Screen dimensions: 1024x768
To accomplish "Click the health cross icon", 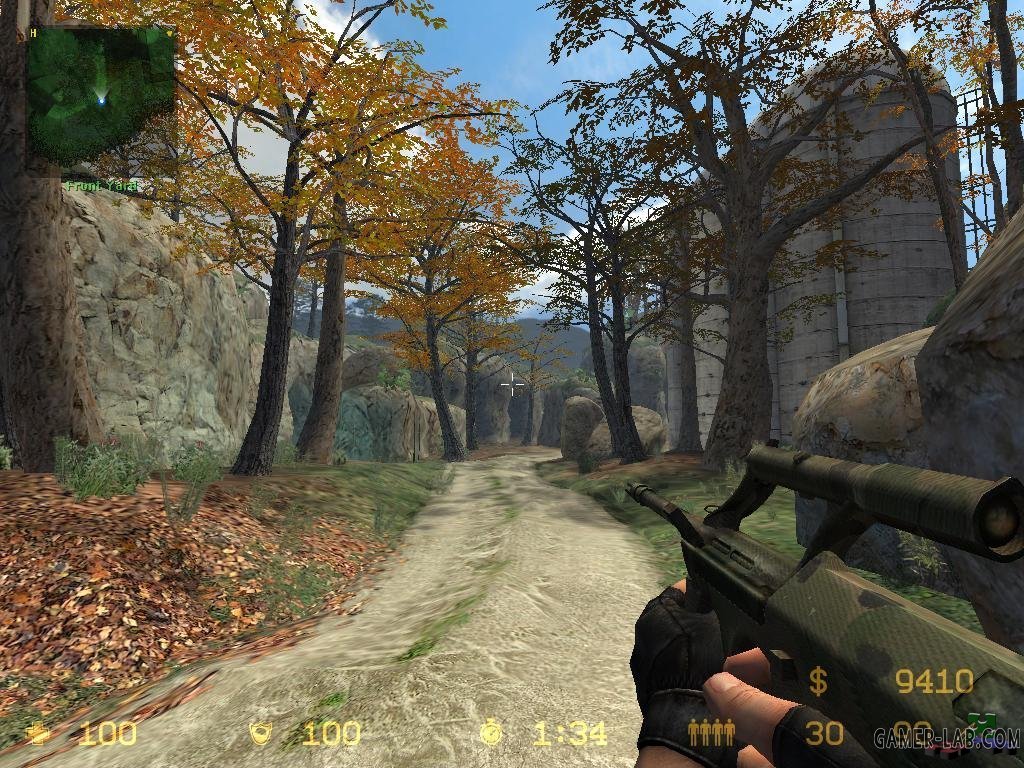I will 40,734.
